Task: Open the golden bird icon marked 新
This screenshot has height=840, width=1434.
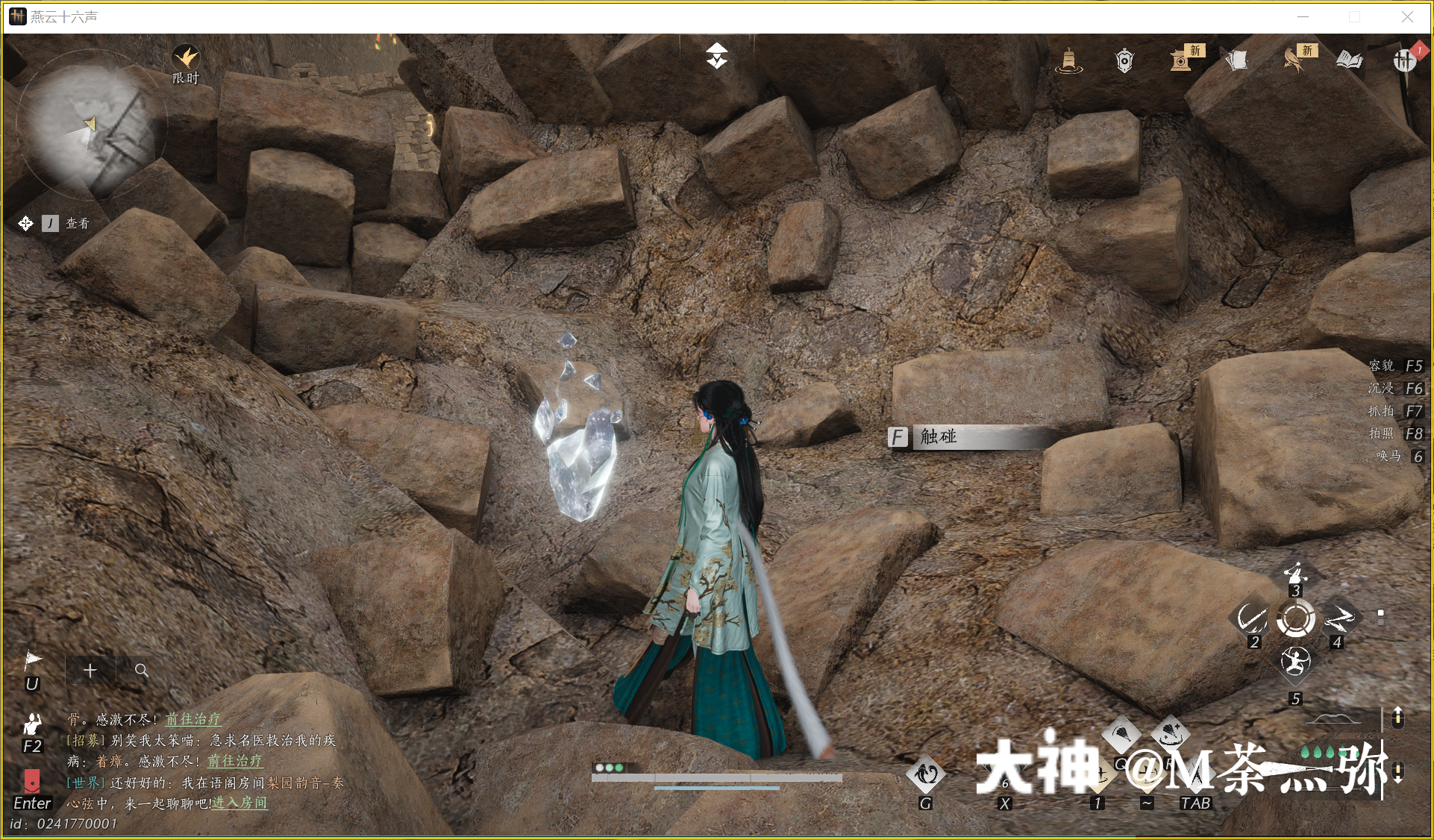Action: click(1294, 60)
